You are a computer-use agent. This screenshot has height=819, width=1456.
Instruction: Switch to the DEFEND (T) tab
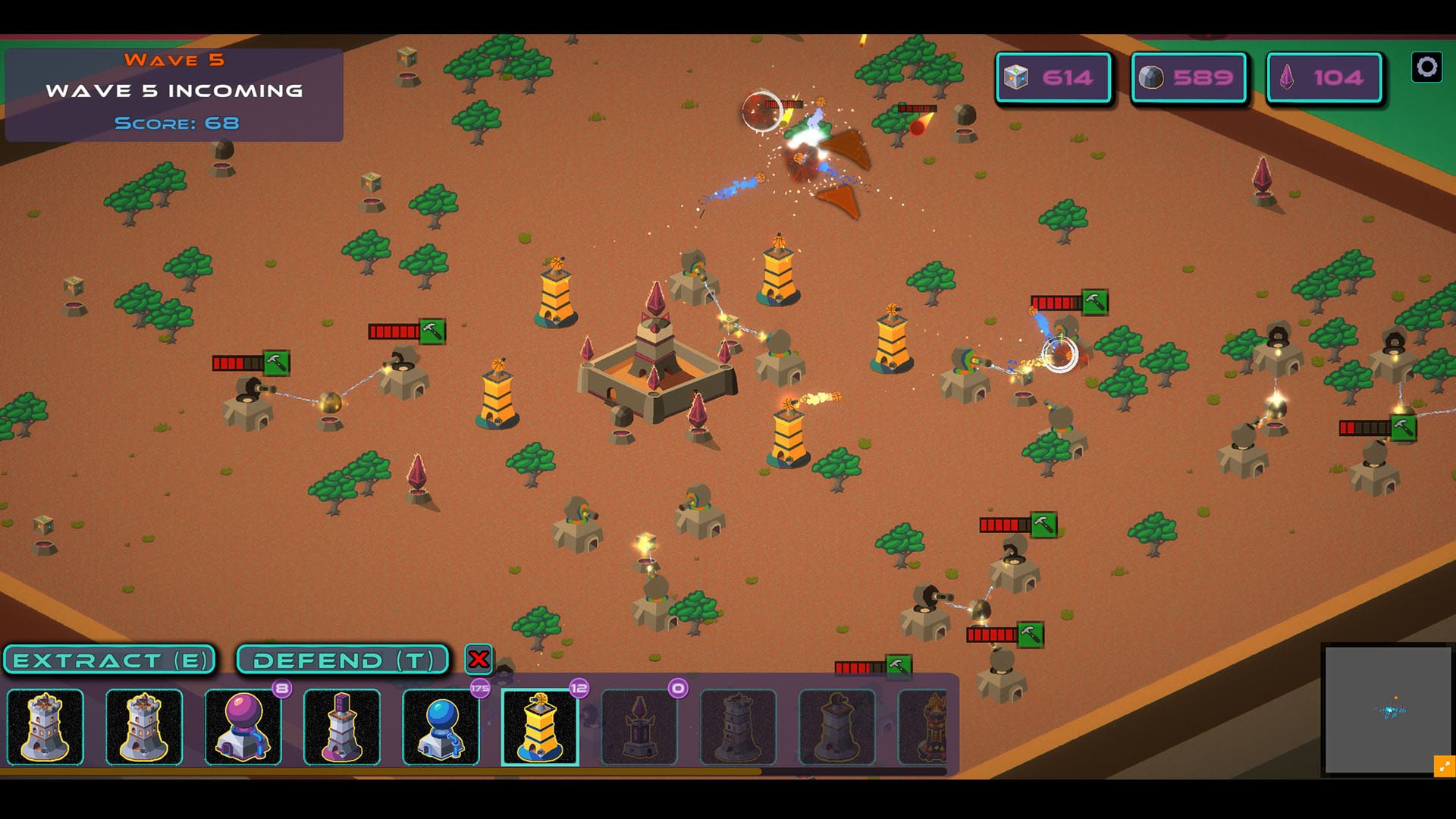tap(342, 659)
